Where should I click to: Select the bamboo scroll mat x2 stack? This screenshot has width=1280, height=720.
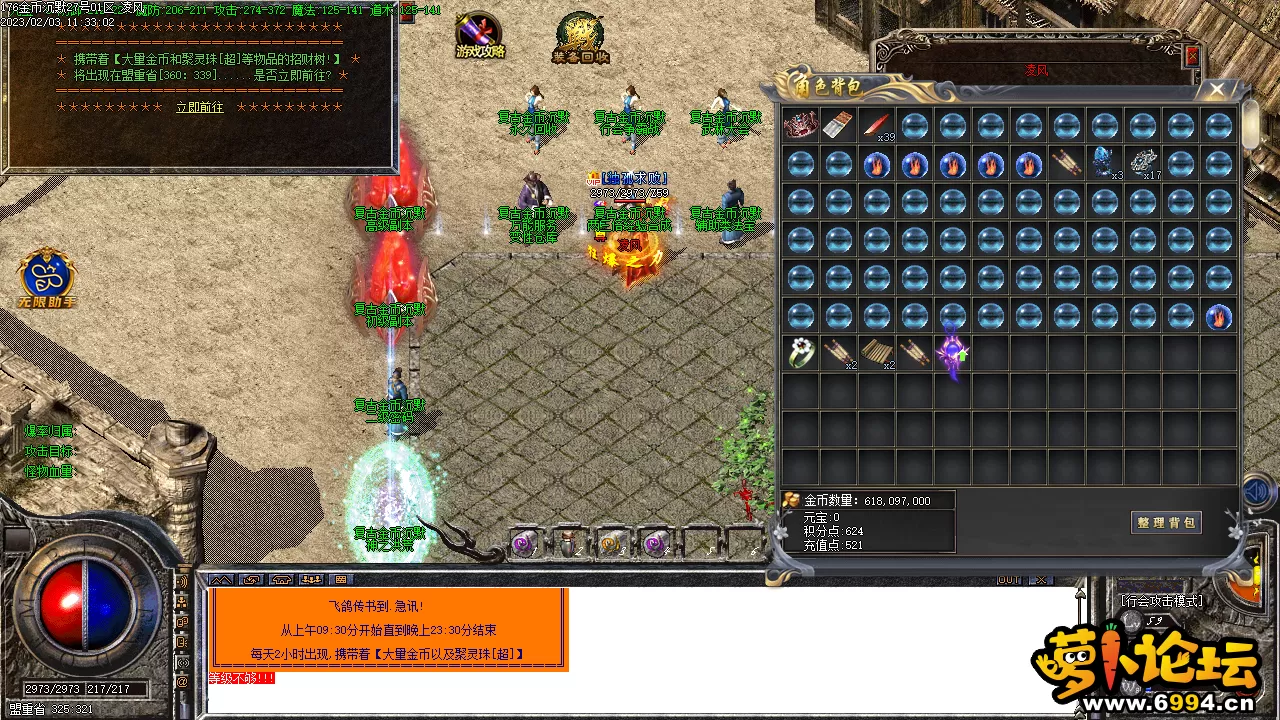(x=876, y=352)
